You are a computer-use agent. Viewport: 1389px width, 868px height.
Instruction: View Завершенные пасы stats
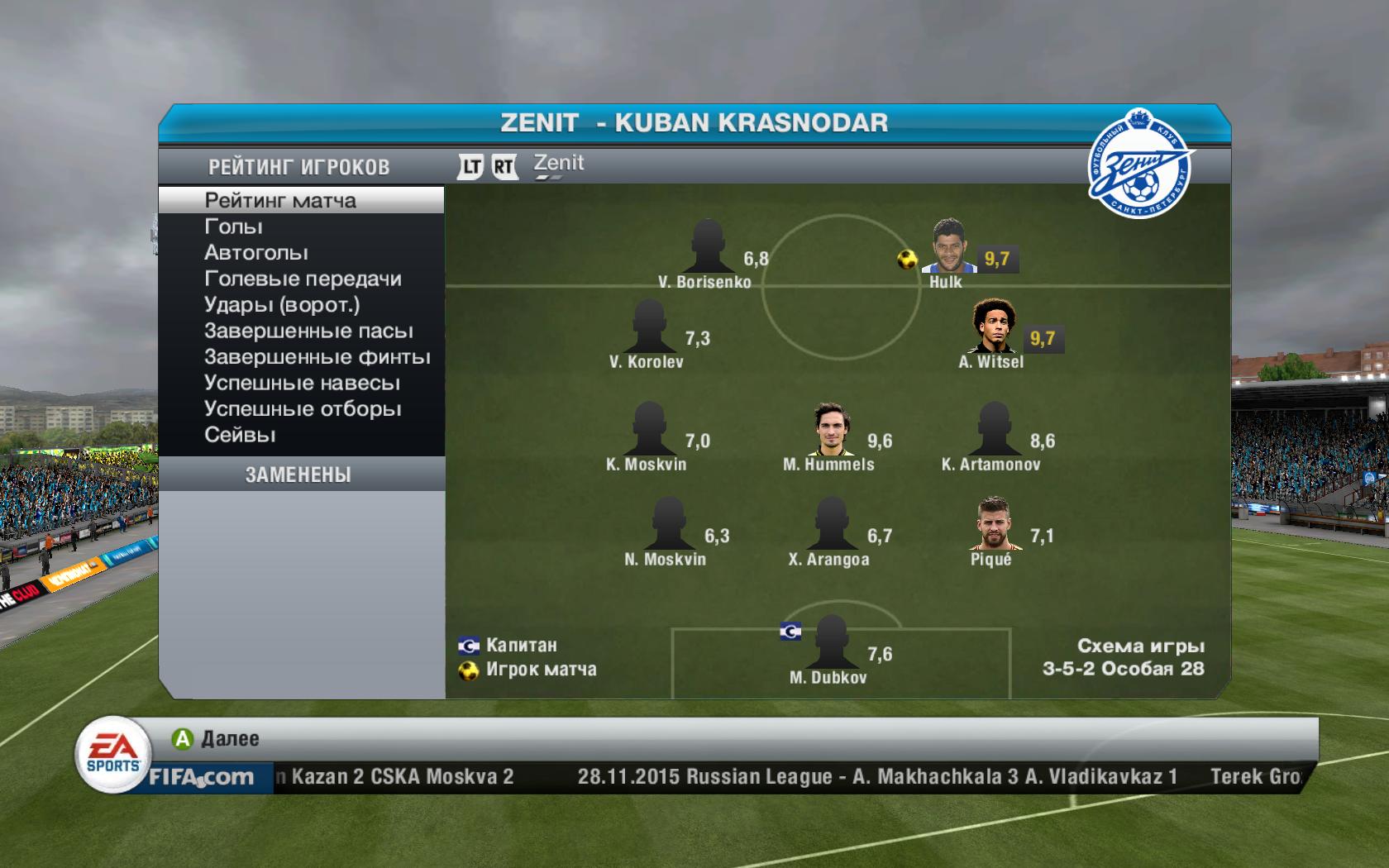tap(308, 331)
